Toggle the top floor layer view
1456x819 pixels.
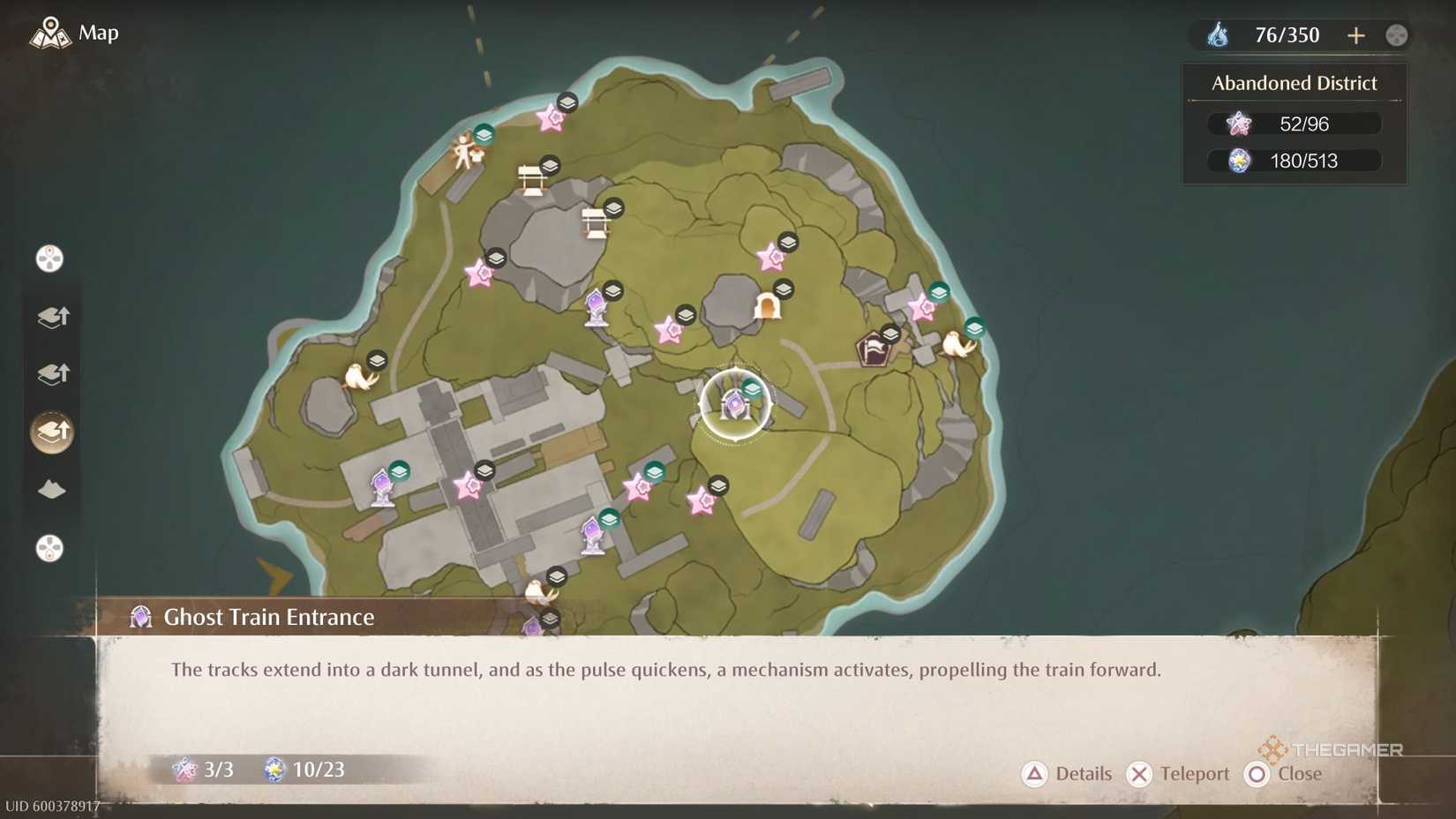[51, 318]
